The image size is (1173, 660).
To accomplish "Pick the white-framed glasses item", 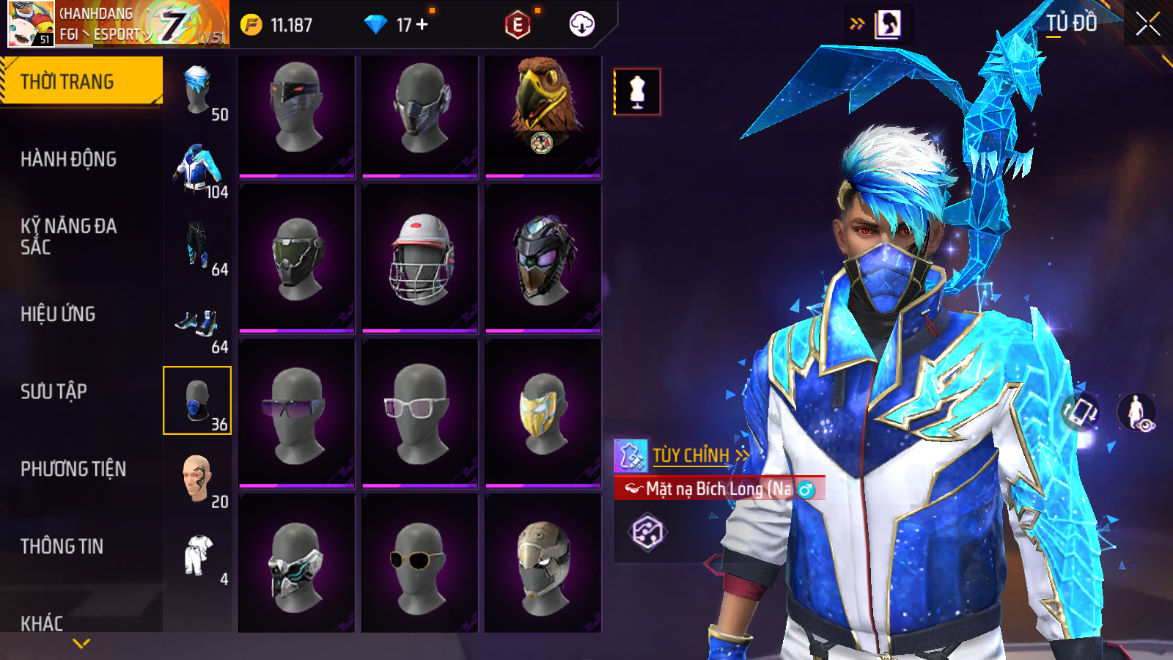I will pyautogui.click(x=420, y=412).
